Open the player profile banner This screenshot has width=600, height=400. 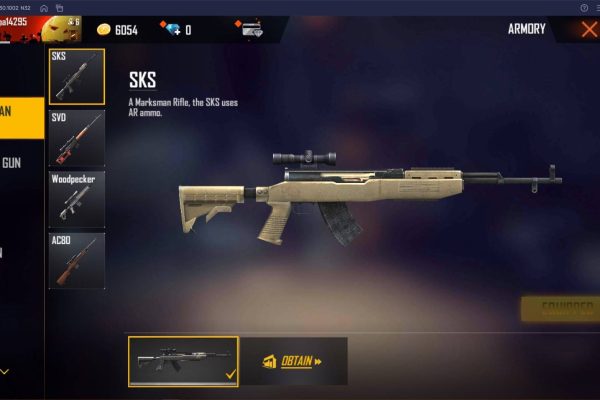pos(40,28)
